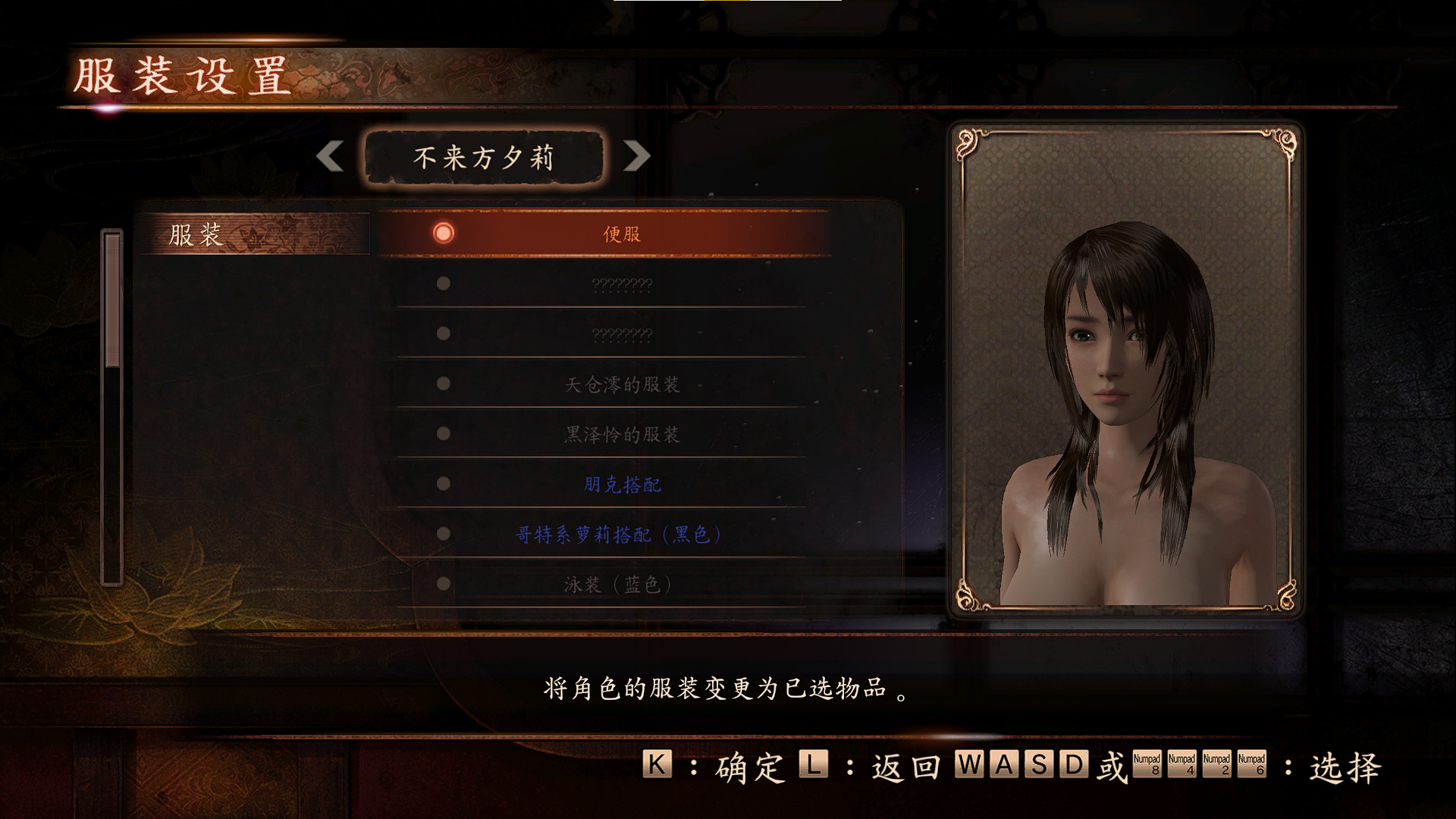Image resolution: width=1456 pixels, height=819 pixels.
Task: Click the Numpad 4 key icon
Action: pos(1180,764)
